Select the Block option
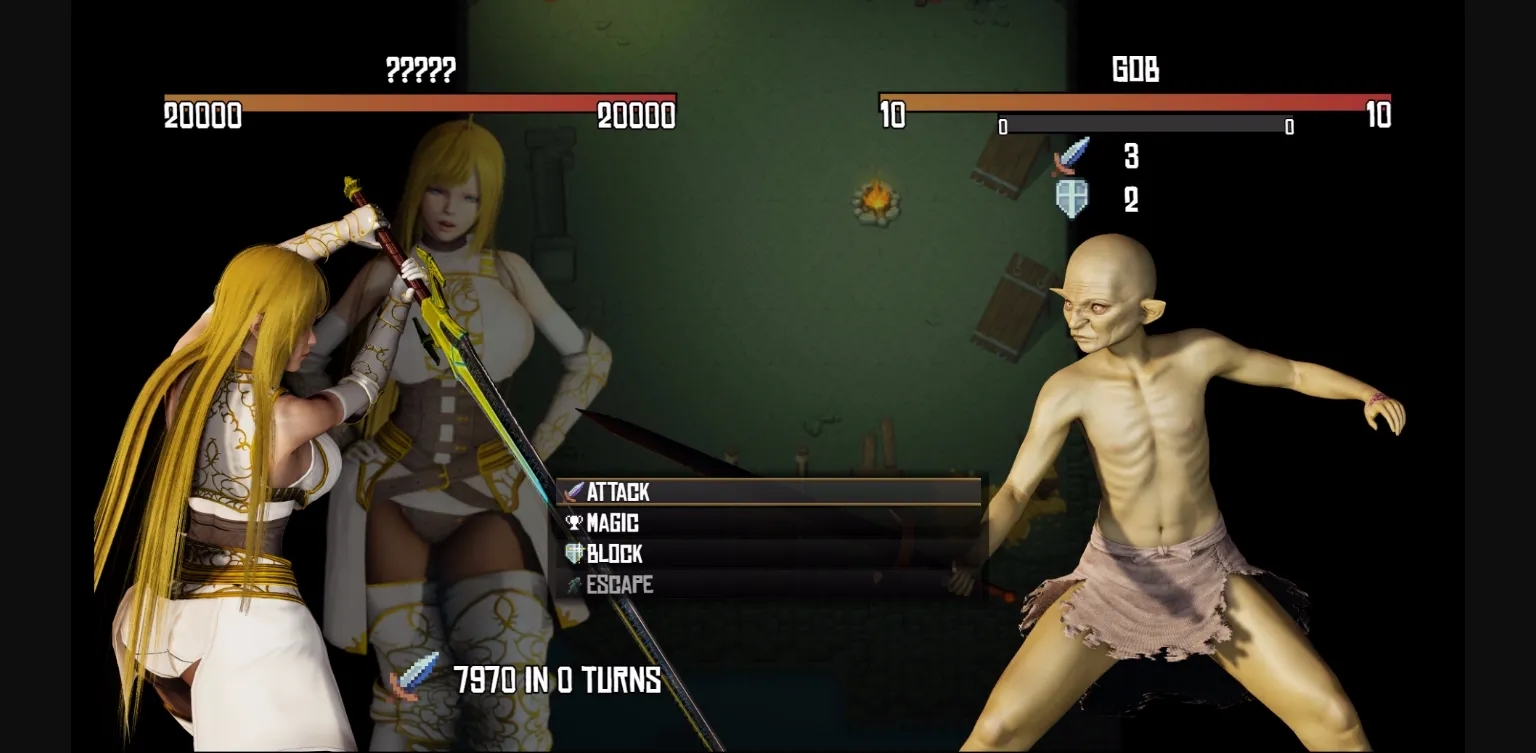 click(613, 554)
